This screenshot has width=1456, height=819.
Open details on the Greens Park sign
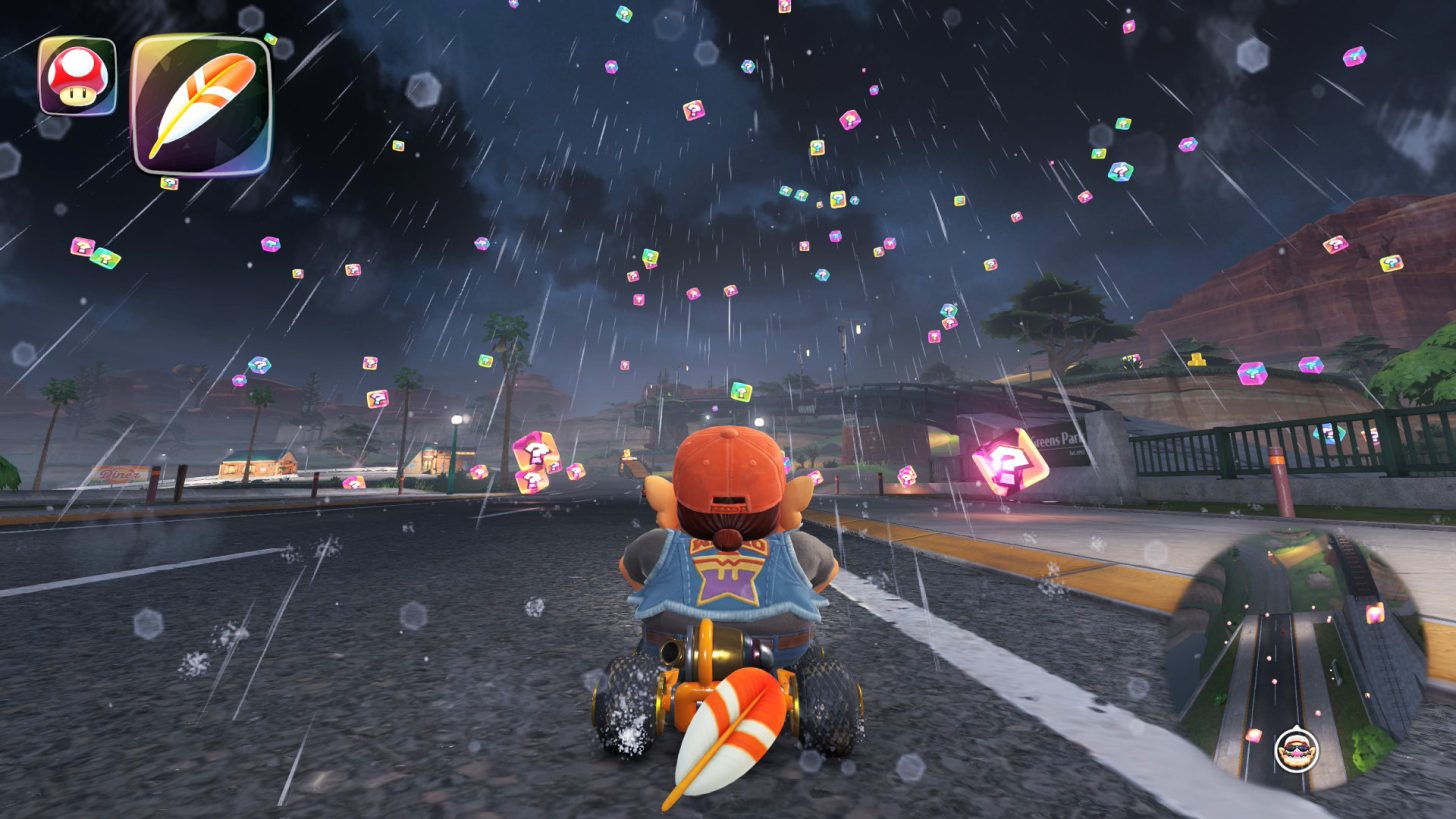(1058, 442)
